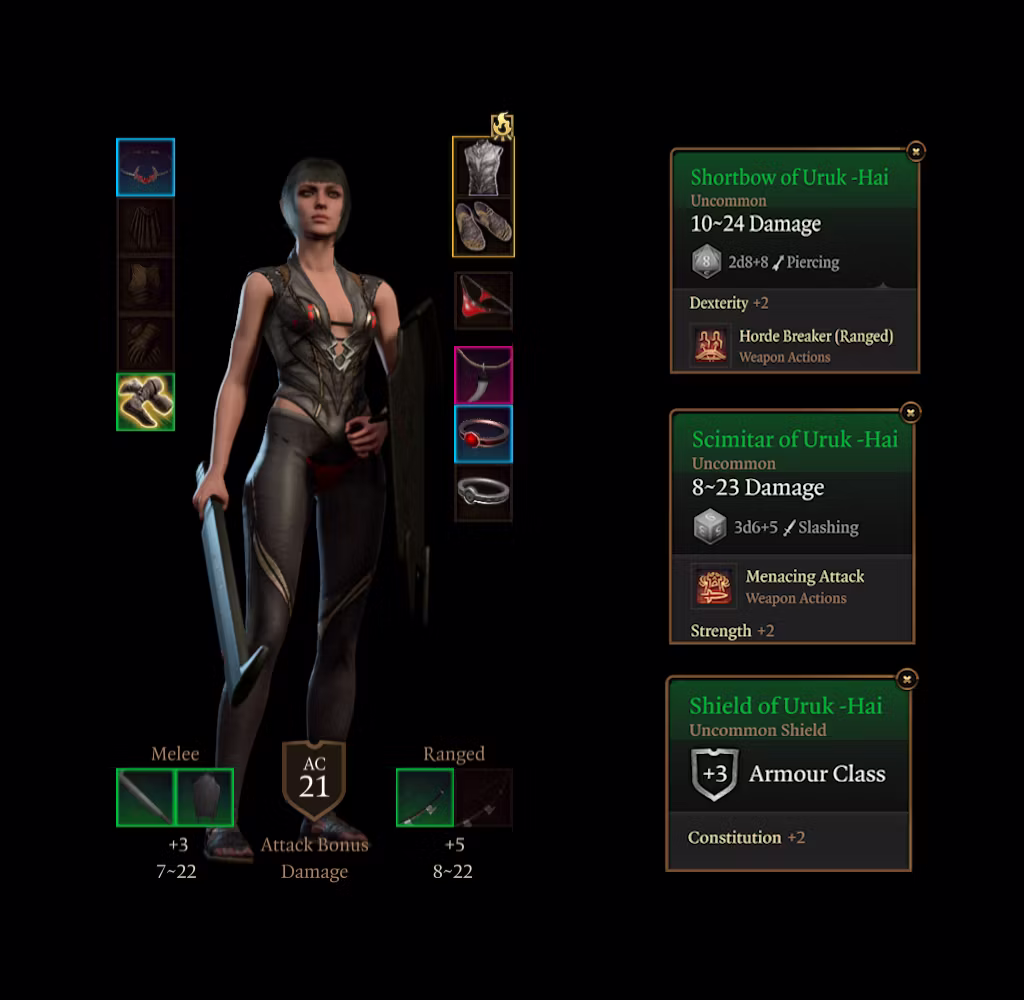Image resolution: width=1024 pixels, height=1000 pixels.
Task: Select the sleeveless vest camp clothing slot
Action: coord(483,167)
